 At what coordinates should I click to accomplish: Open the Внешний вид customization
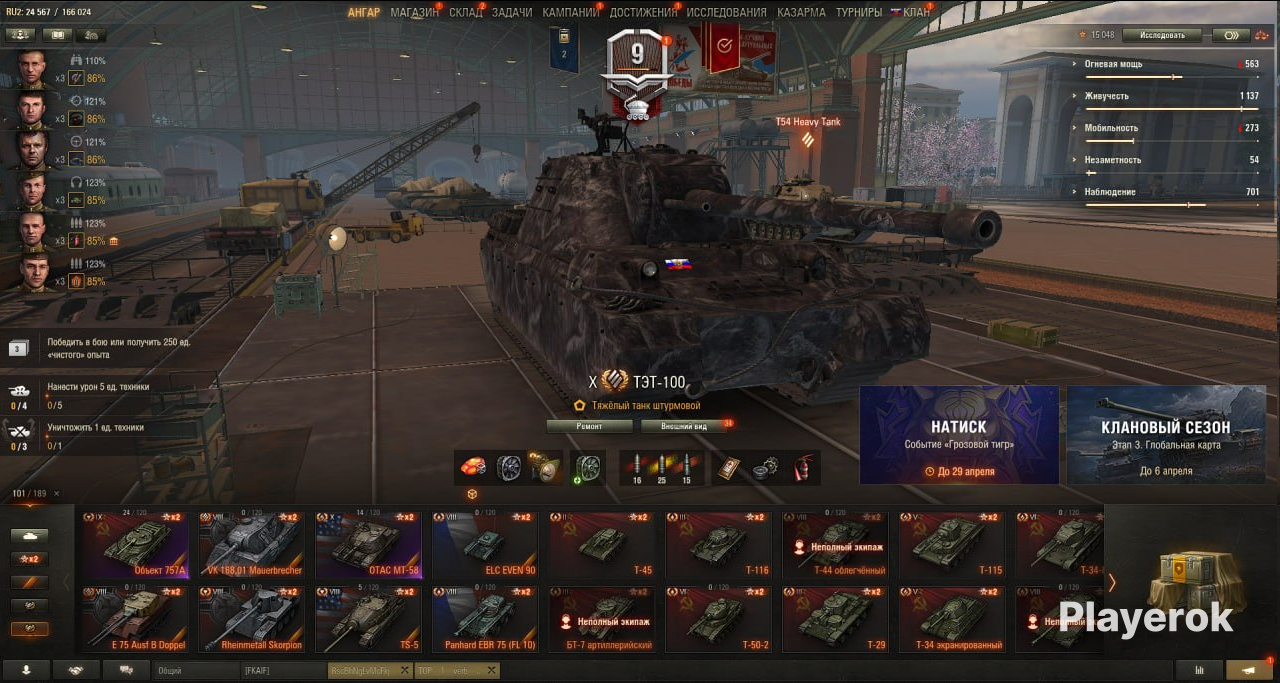[x=687, y=426]
